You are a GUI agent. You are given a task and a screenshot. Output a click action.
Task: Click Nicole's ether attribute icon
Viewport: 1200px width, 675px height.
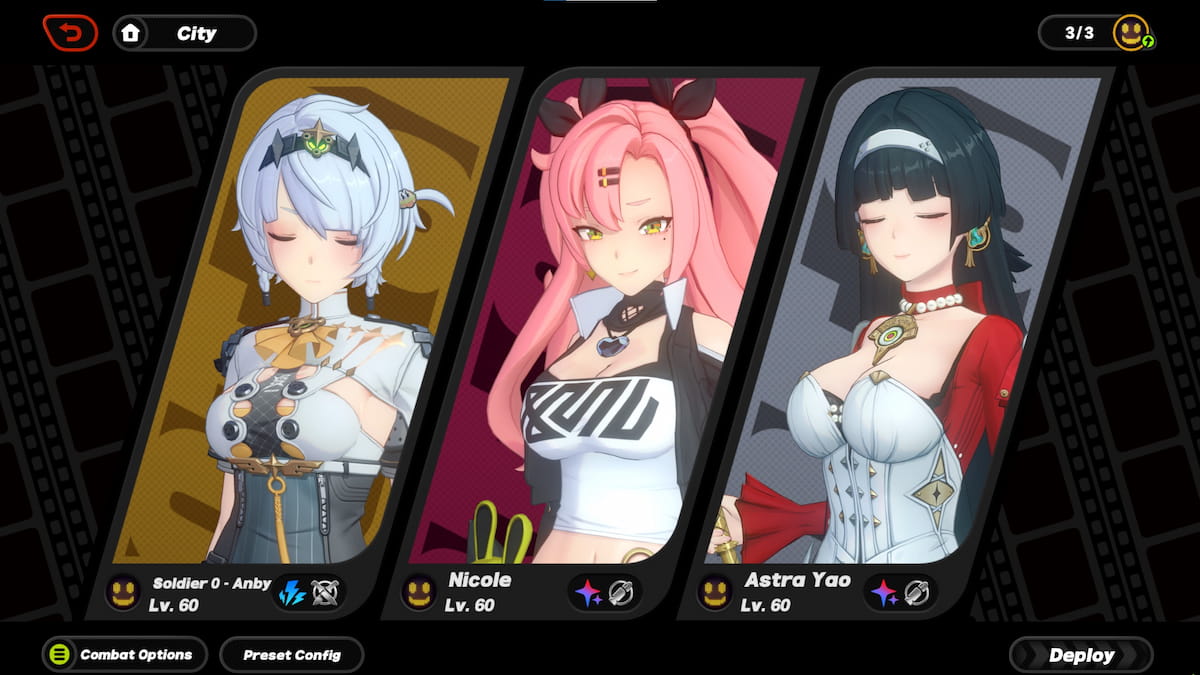[x=588, y=593]
